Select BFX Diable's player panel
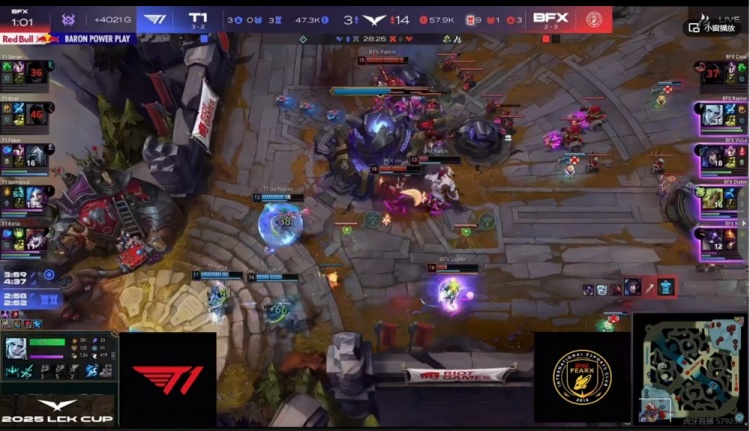Screen dimensions: 750x431 724,198
